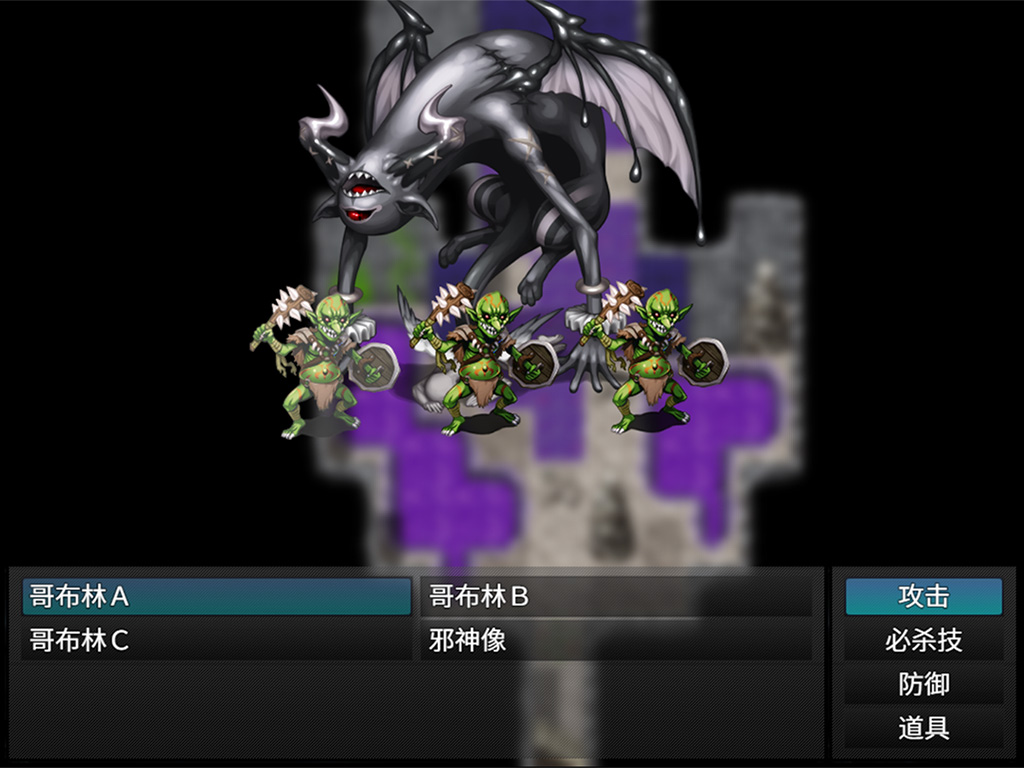The image size is (1024, 768).
Task: Target 哥布林B in the enemy list
Action: click(x=615, y=597)
